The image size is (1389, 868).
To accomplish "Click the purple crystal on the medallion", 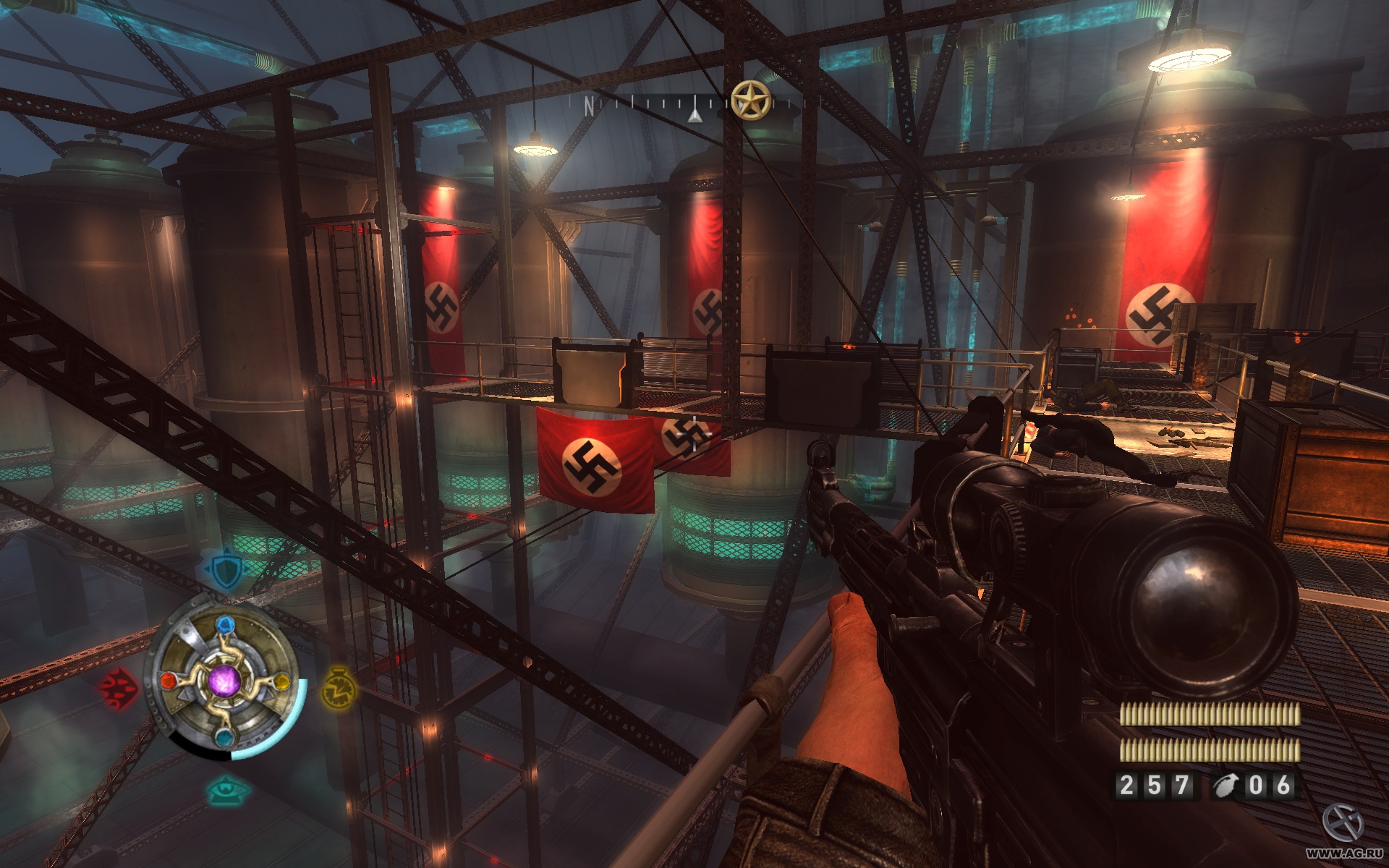I will pos(224,681).
